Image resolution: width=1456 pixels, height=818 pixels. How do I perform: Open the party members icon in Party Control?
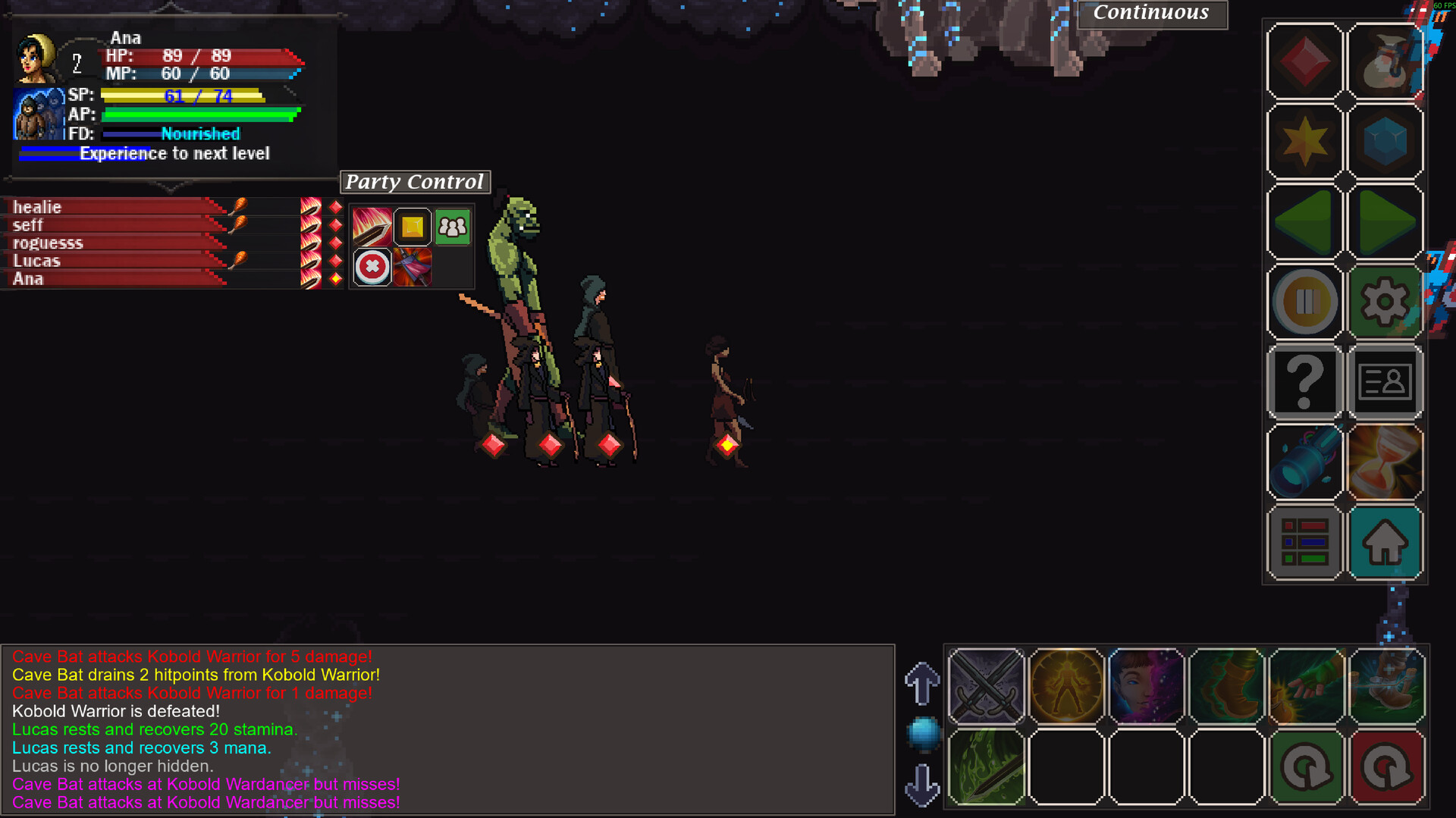click(x=452, y=227)
